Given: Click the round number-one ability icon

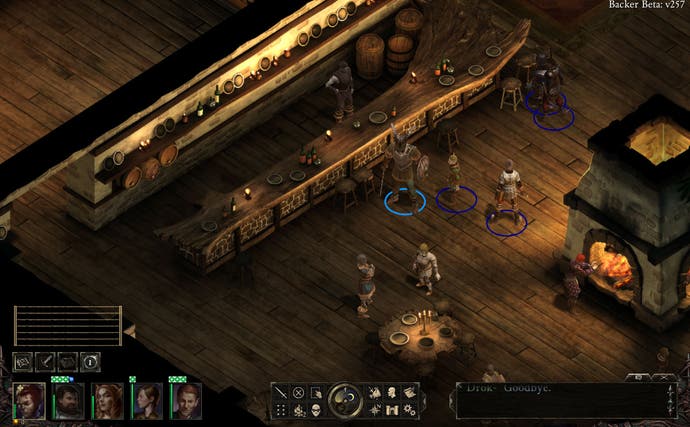Looking at the screenshot, I should coord(89,361).
